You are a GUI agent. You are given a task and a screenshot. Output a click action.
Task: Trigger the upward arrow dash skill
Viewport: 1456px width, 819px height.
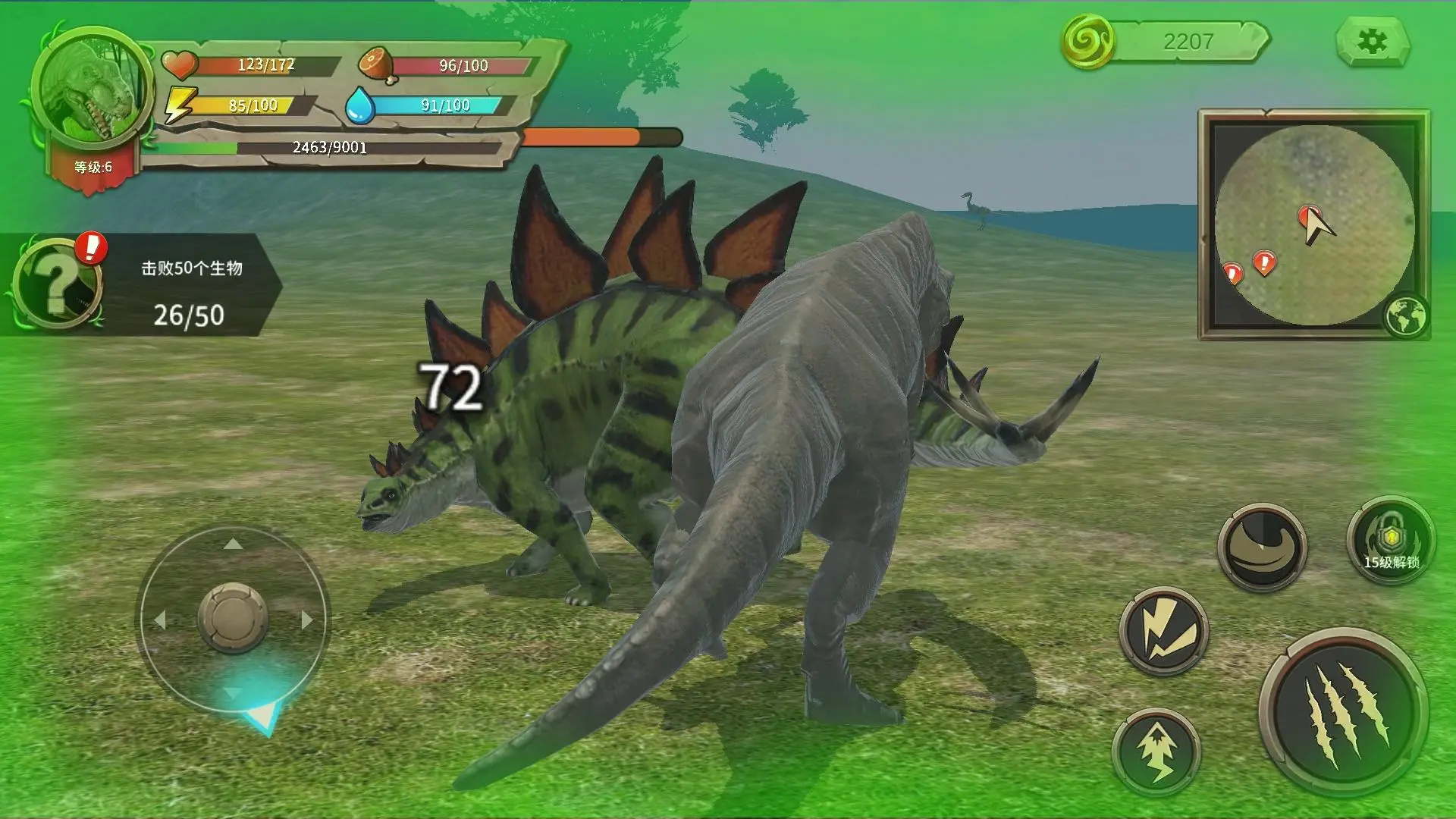click(1156, 752)
